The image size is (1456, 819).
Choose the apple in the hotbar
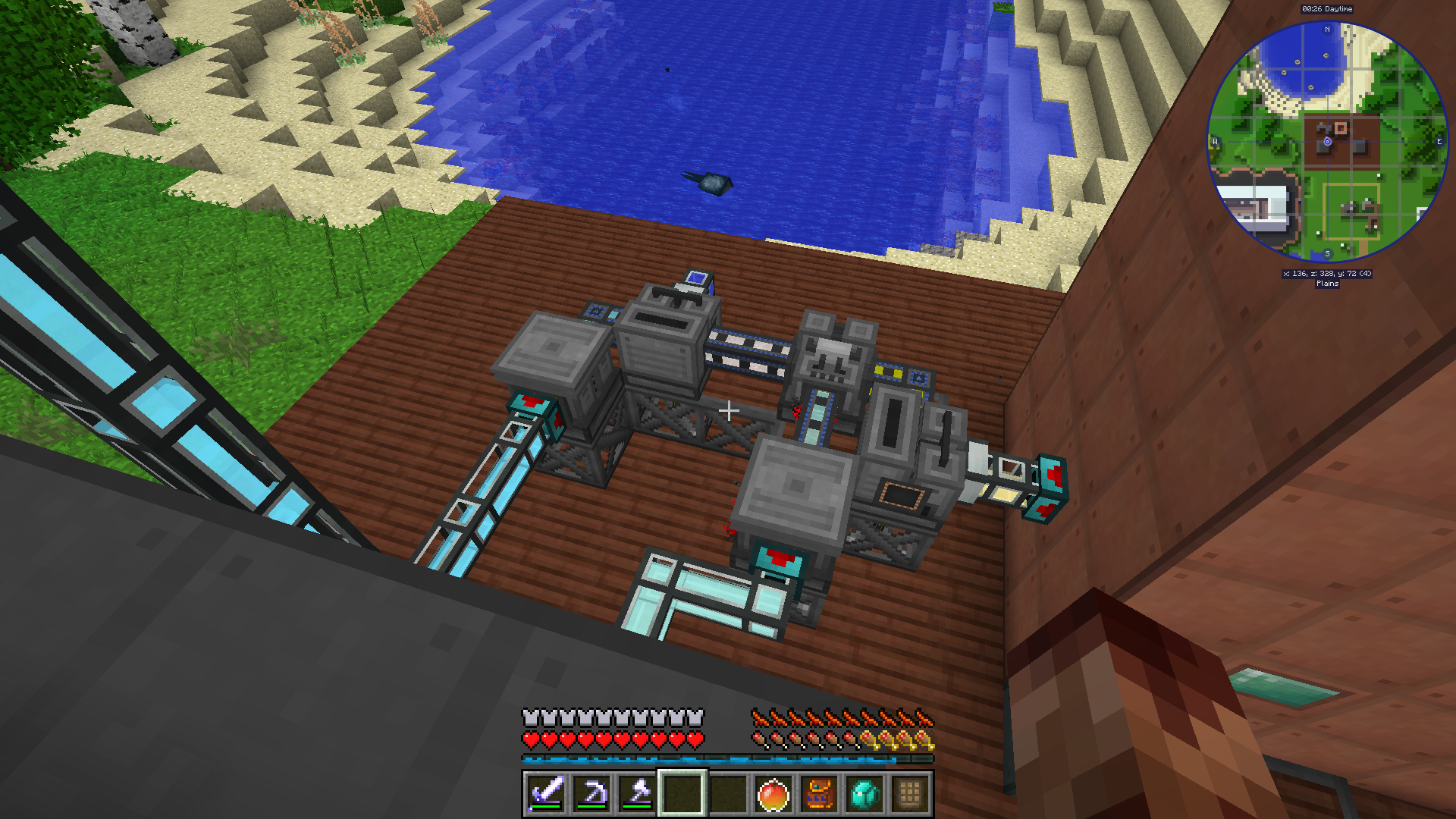(x=773, y=795)
